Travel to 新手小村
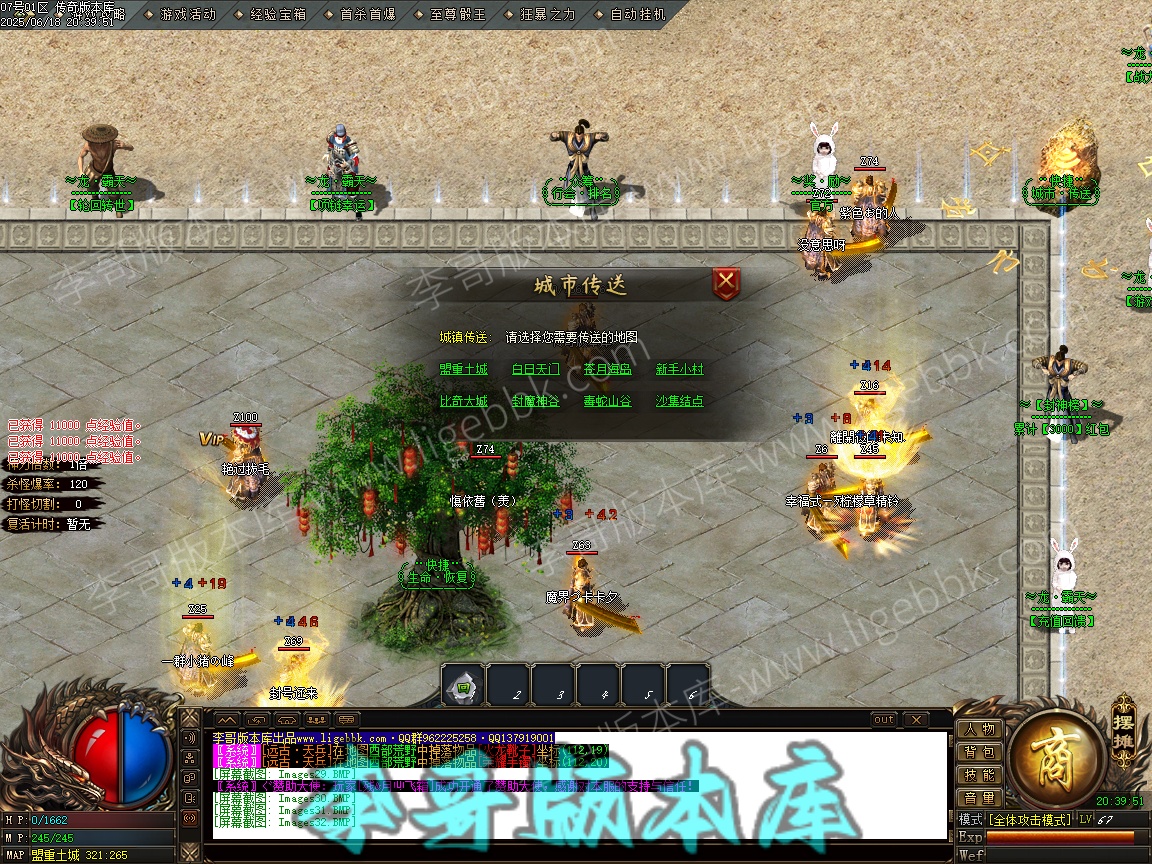 point(680,369)
